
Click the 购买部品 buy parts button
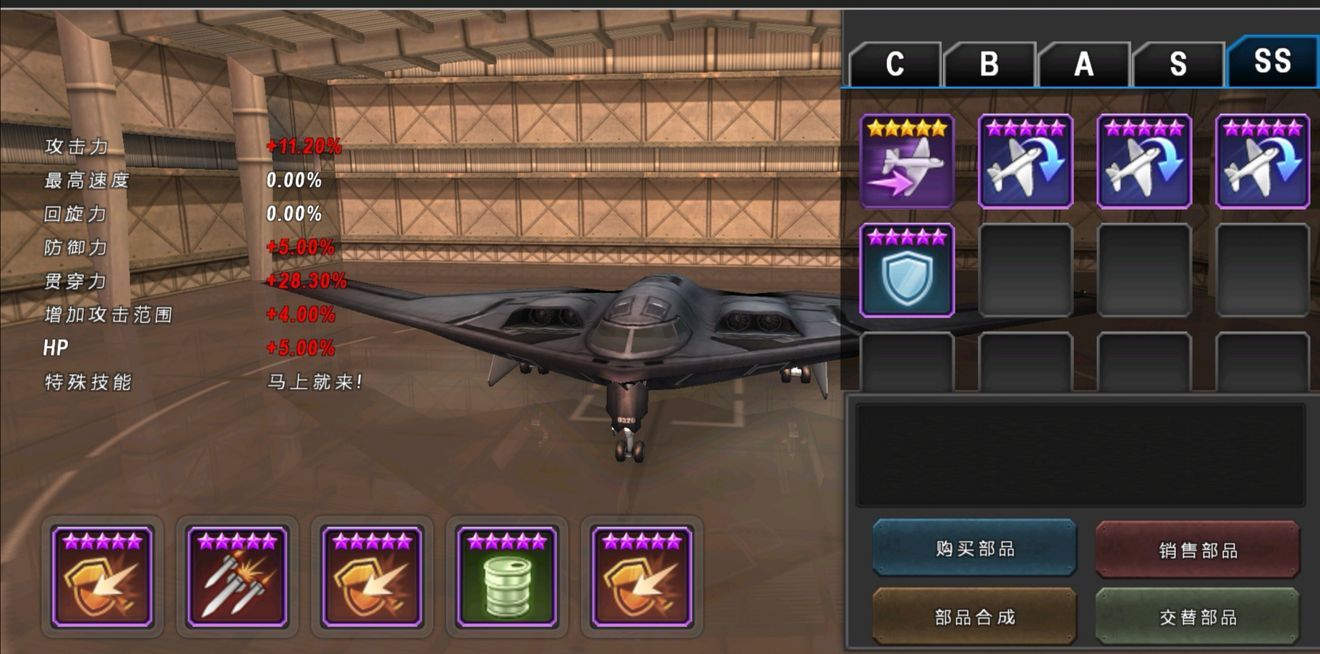click(975, 548)
